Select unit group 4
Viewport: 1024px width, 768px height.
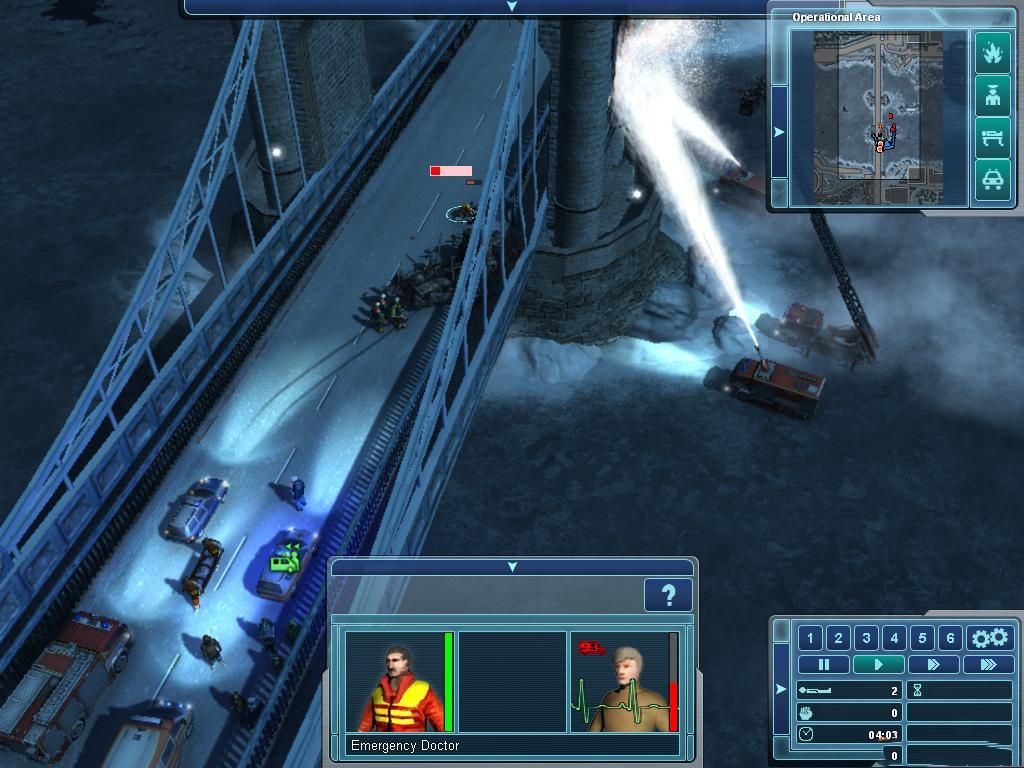click(x=894, y=638)
